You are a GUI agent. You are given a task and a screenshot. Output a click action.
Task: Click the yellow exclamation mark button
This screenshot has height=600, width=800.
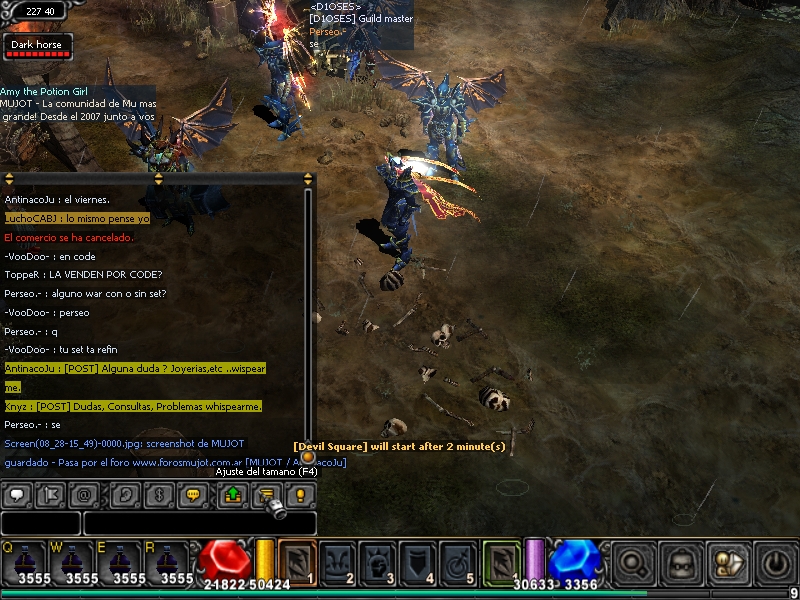(299, 495)
